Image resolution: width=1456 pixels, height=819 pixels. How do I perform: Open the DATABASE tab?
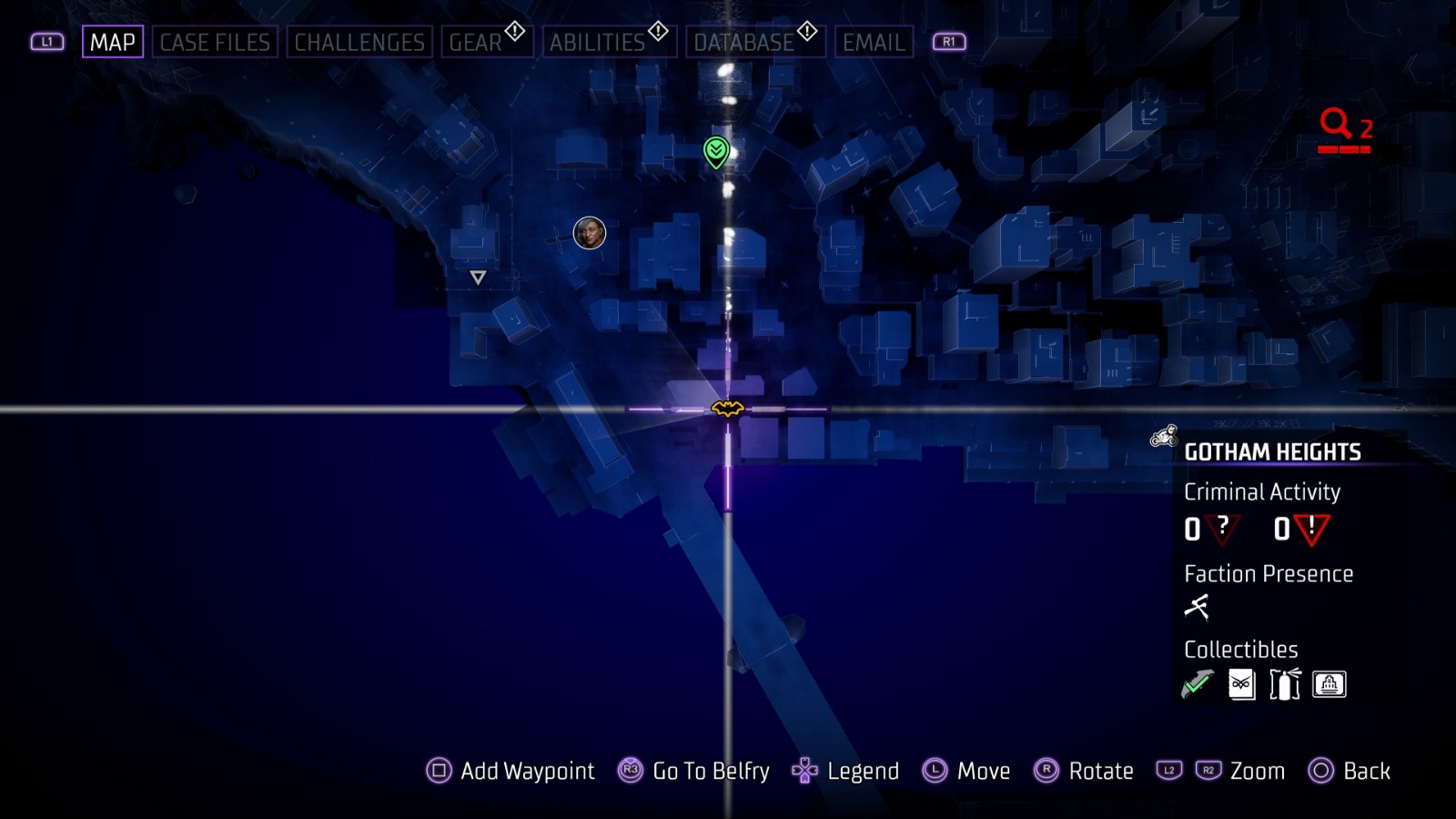coord(743,41)
